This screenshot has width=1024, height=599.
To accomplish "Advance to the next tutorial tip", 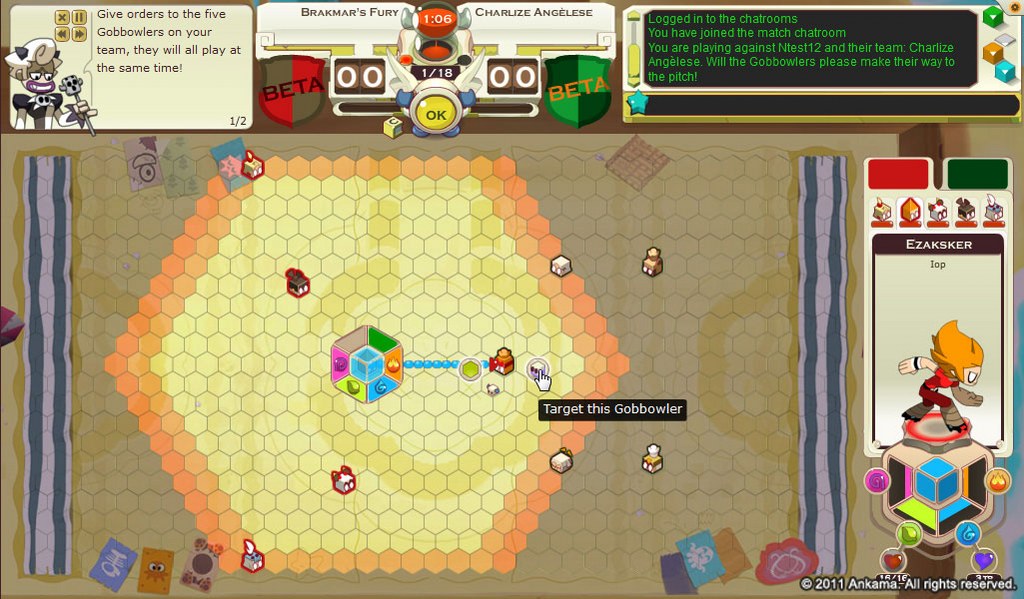I will tap(79, 34).
